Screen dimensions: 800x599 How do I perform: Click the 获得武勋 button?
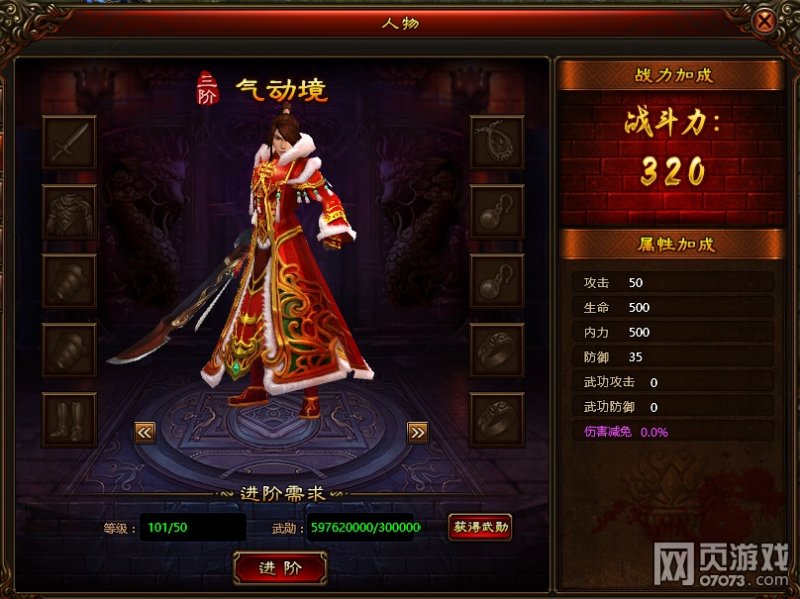[x=480, y=527]
